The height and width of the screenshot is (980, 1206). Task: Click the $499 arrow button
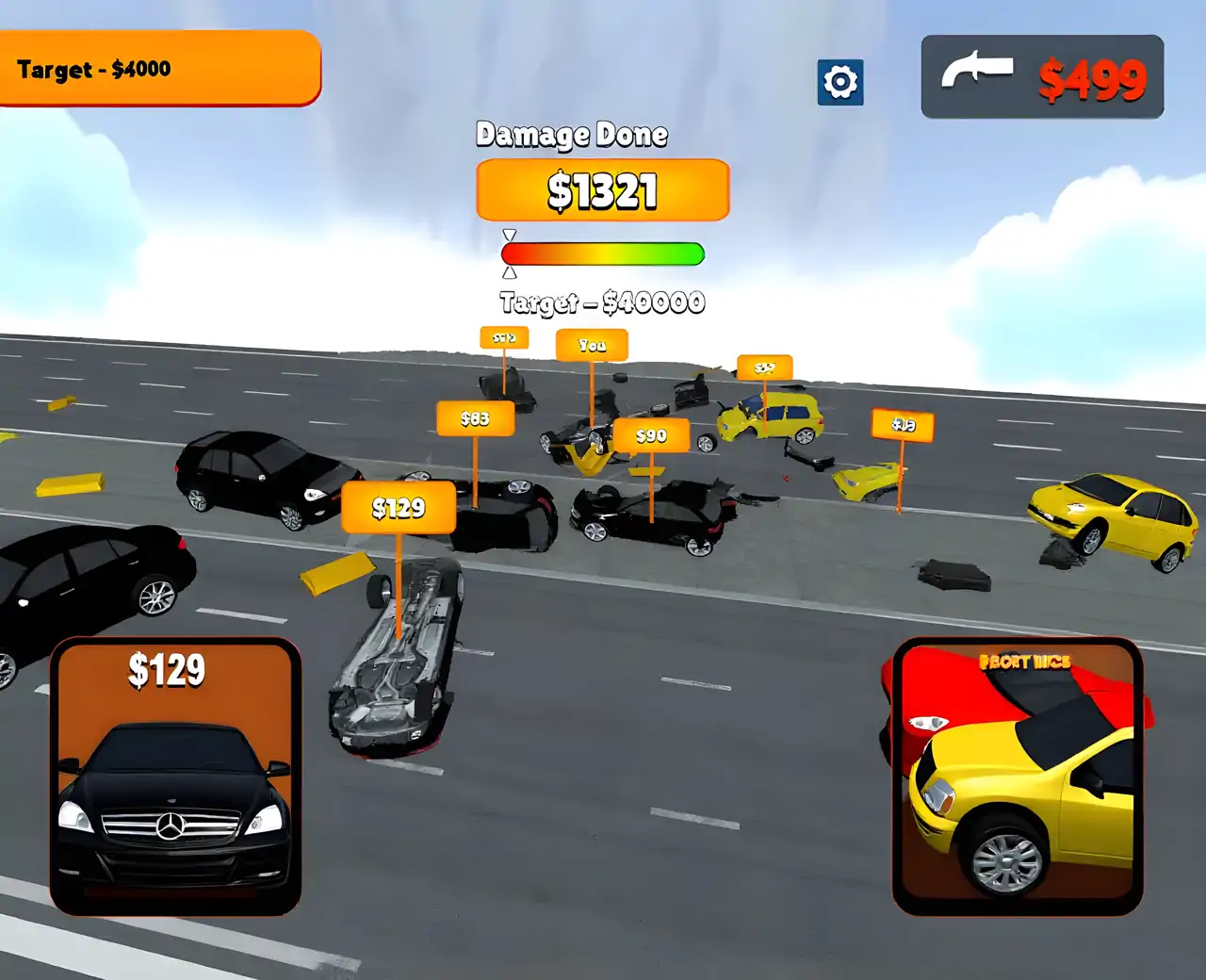coord(1042,77)
